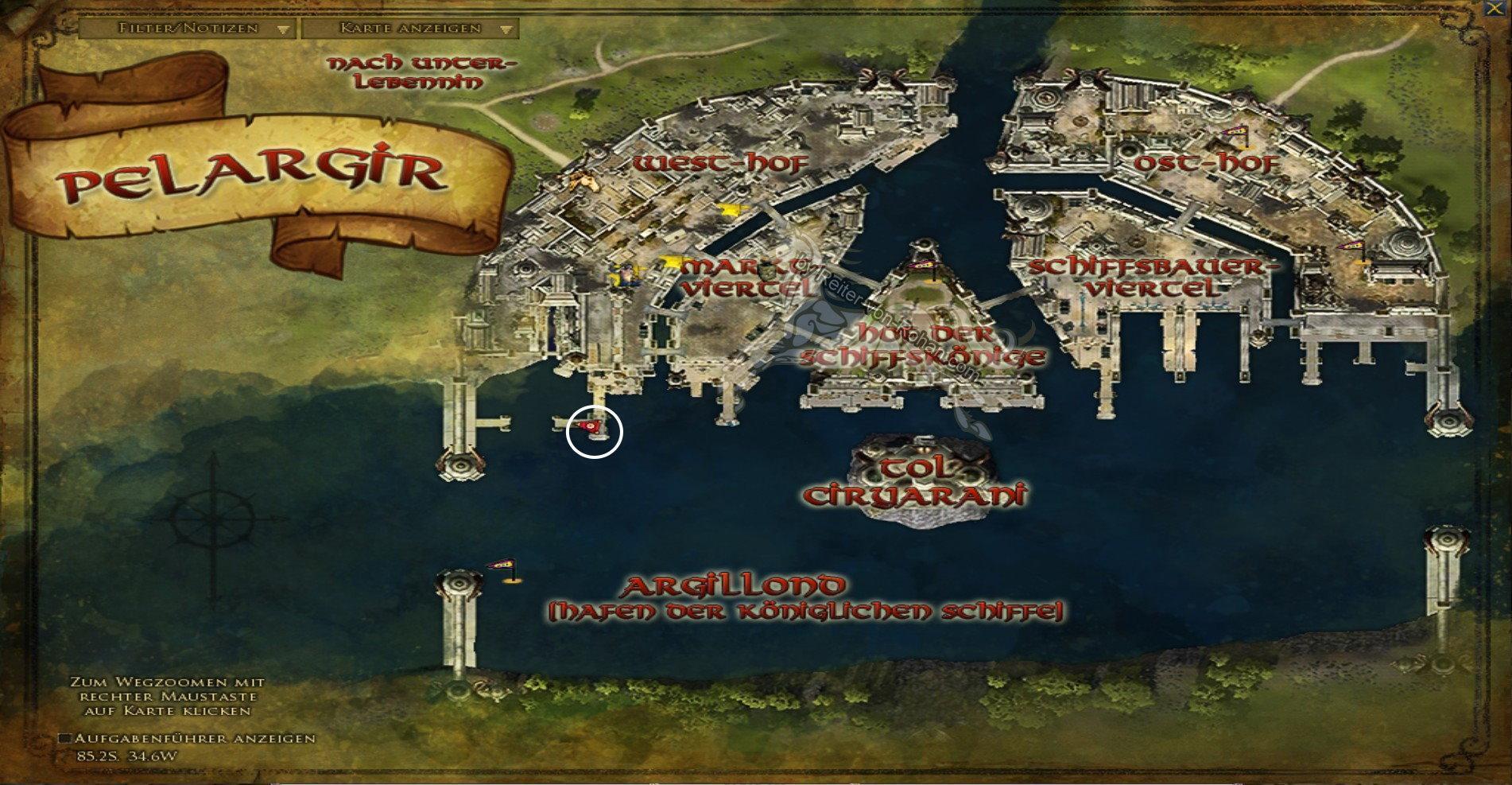Select the yellow star marker in West-Hof
The height and width of the screenshot is (785, 1512).
click(730, 209)
